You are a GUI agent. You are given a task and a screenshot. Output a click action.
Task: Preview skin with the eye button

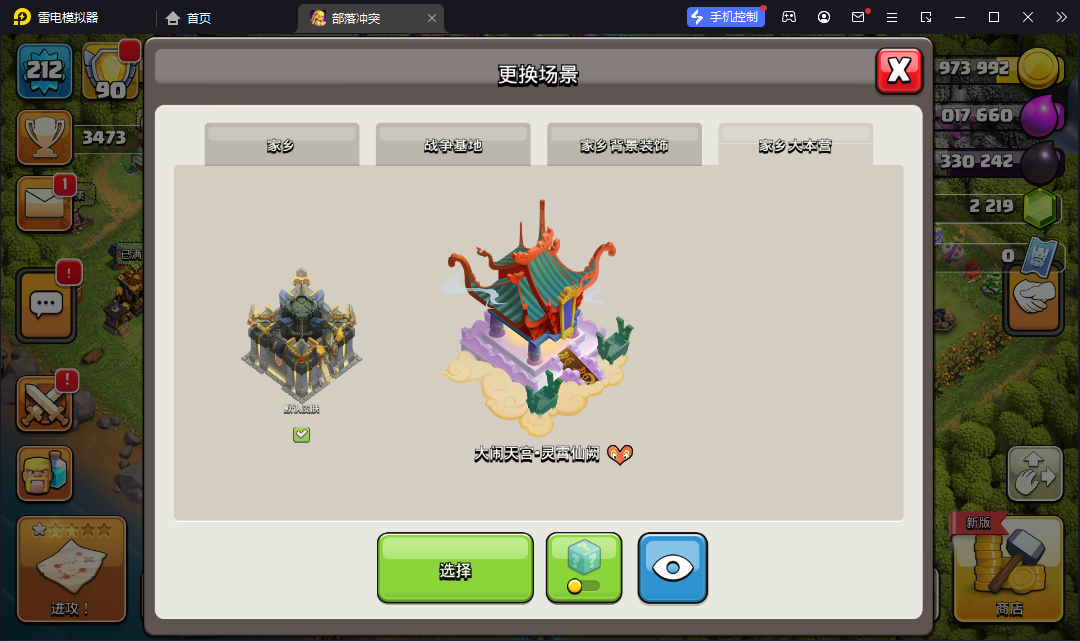tap(673, 568)
